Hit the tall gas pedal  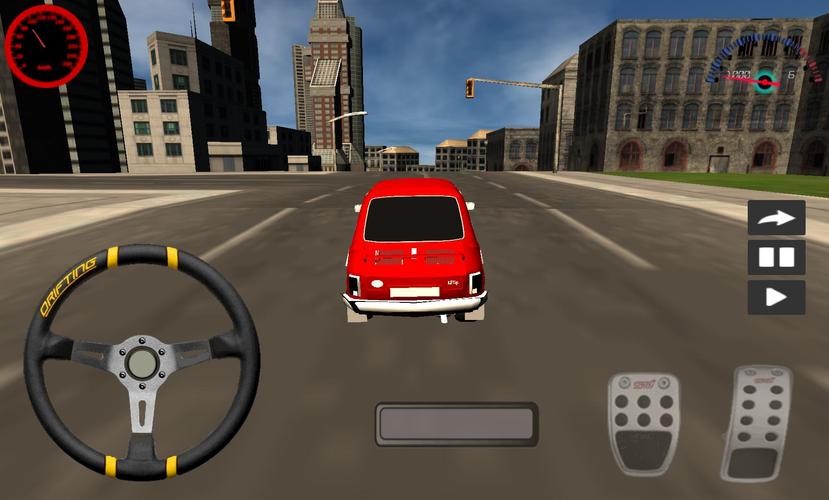(757, 422)
